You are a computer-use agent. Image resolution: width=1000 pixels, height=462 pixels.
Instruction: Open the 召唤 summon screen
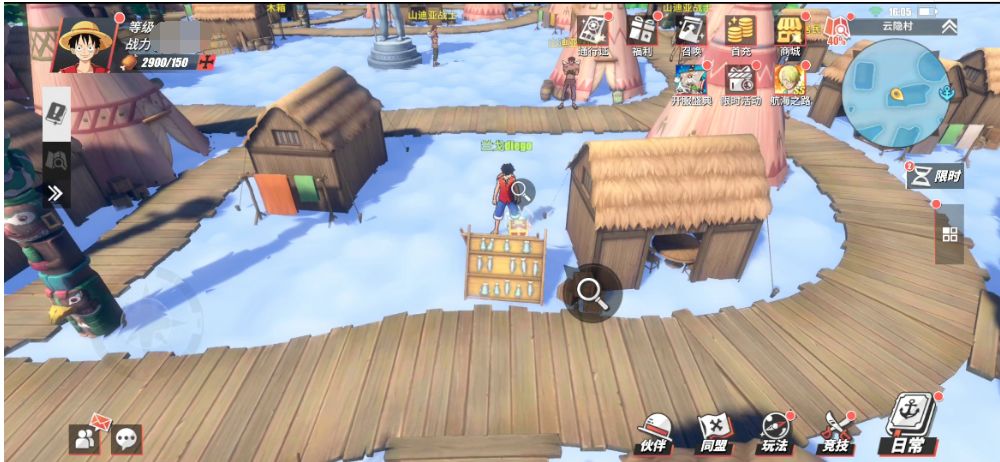point(690,34)
